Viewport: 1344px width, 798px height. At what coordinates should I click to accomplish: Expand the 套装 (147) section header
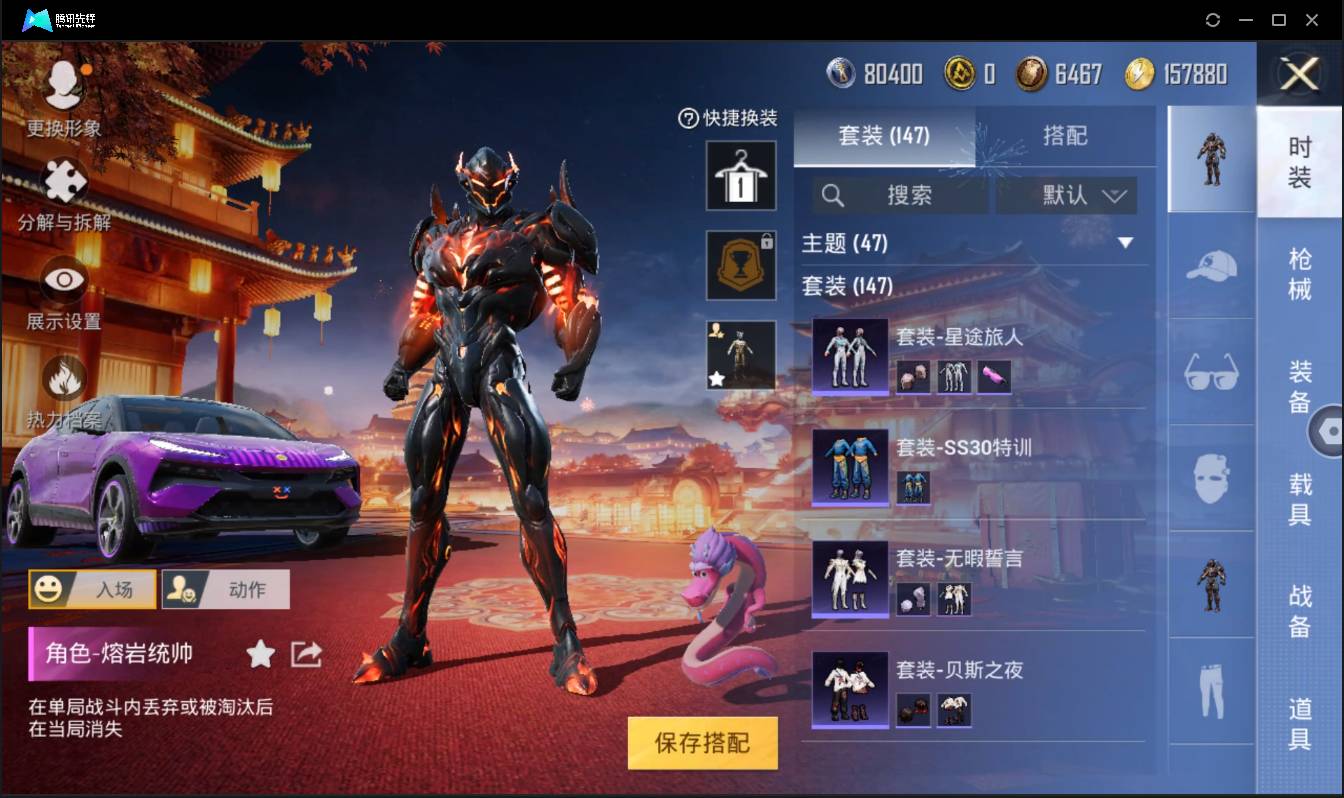click(x=970, y=286)
